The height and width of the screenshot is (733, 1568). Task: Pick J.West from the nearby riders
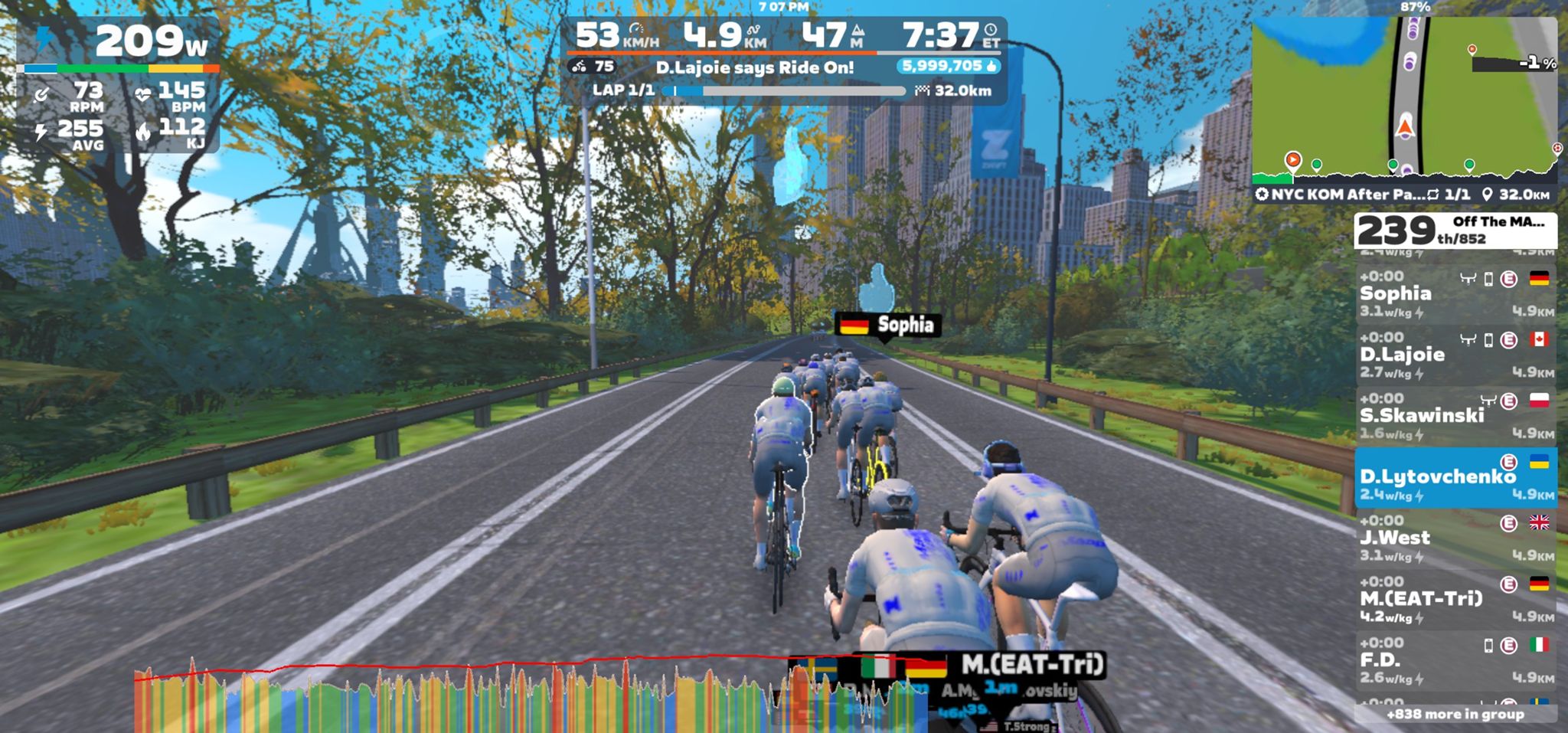point(1455,538)
